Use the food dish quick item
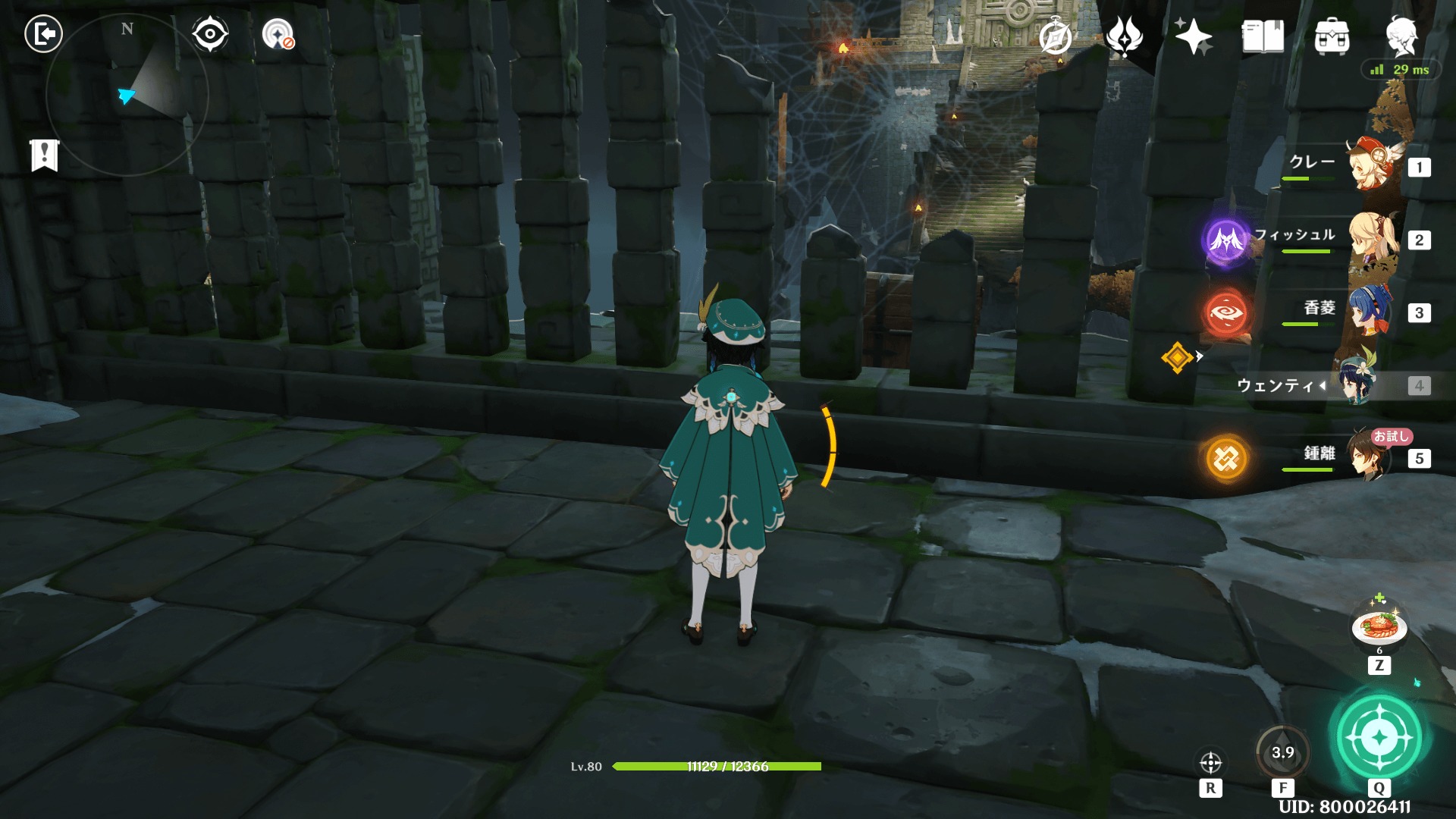The width and height of the screenshot is (1456, 819). pyautogui.click(x=1379, y=627)
